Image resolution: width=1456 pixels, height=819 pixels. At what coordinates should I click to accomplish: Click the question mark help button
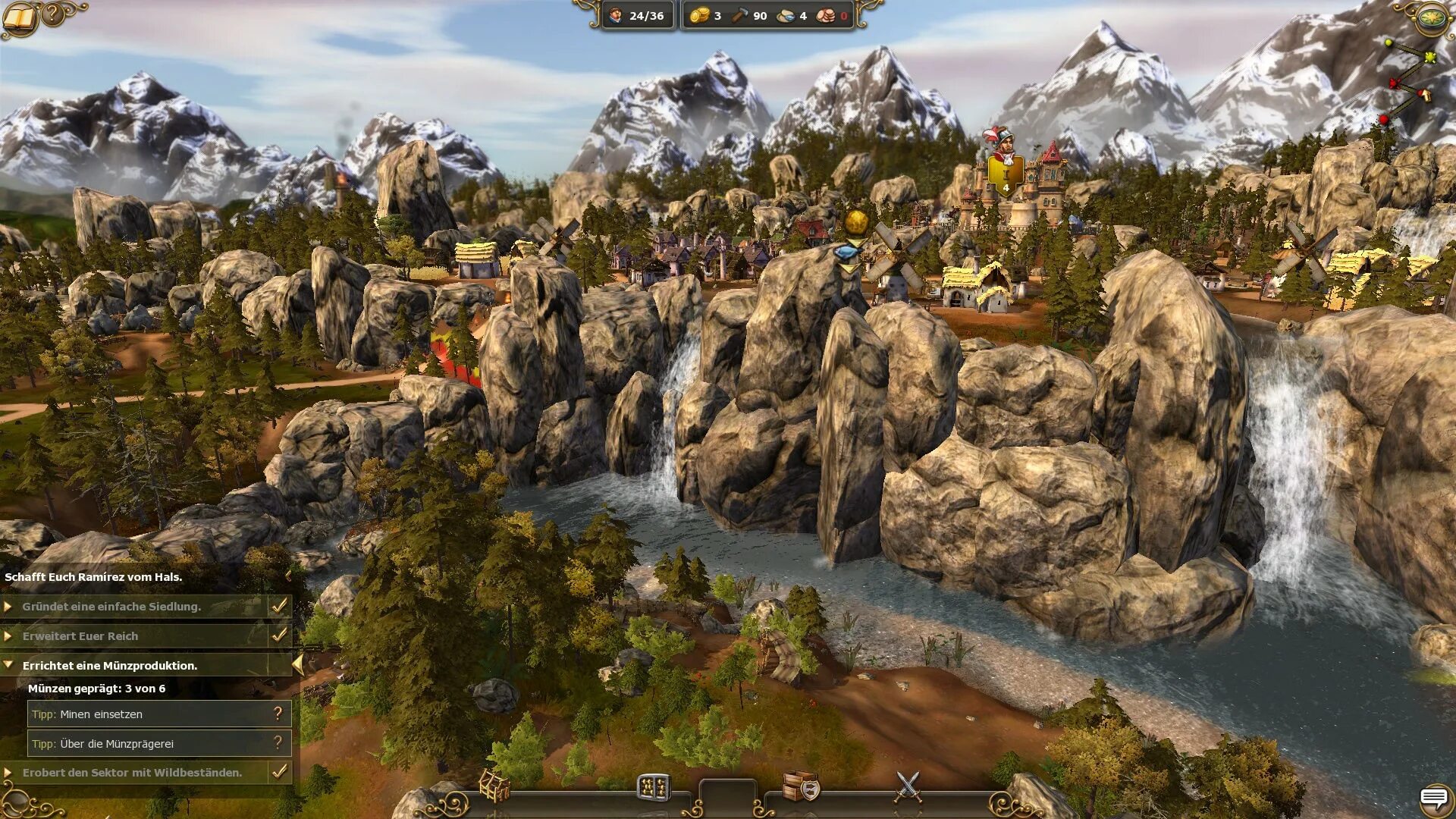click(53, 14)
